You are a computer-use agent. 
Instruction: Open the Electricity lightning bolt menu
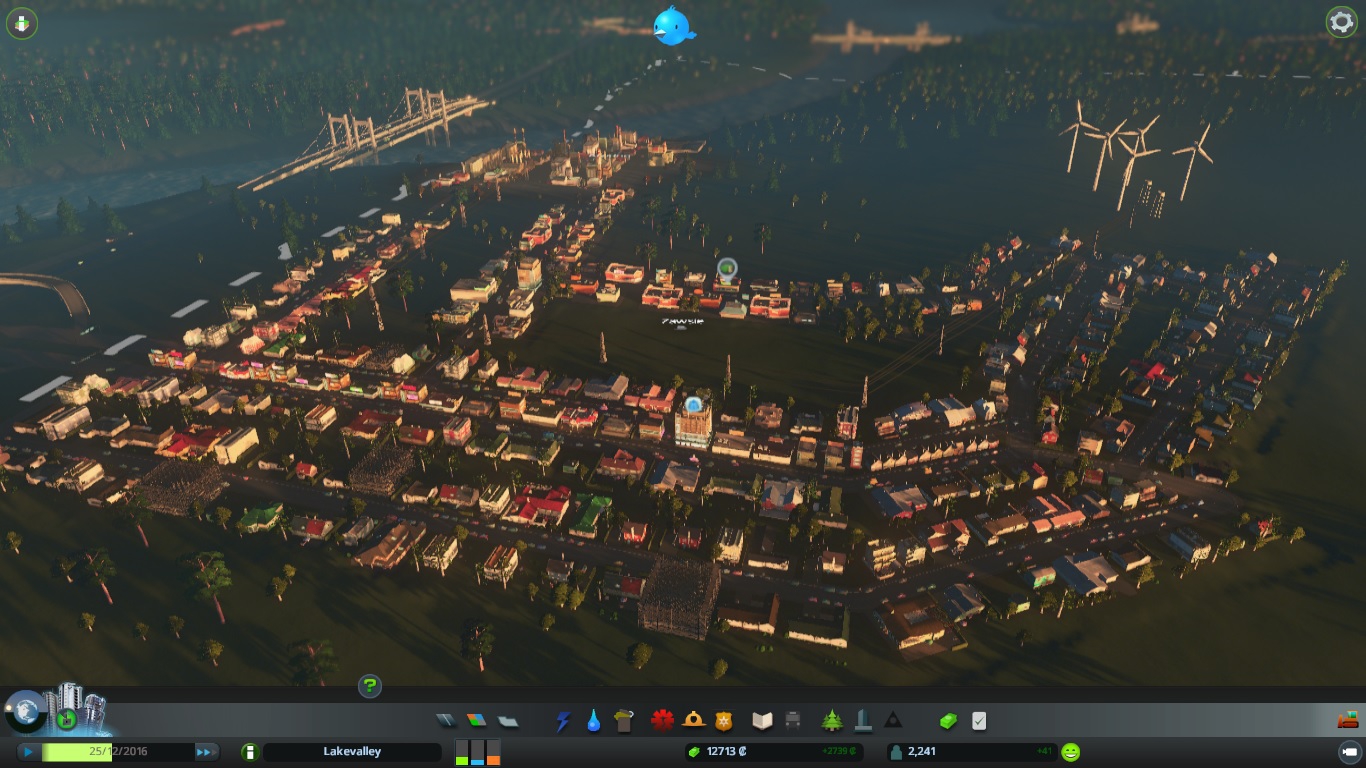(563, 720)
